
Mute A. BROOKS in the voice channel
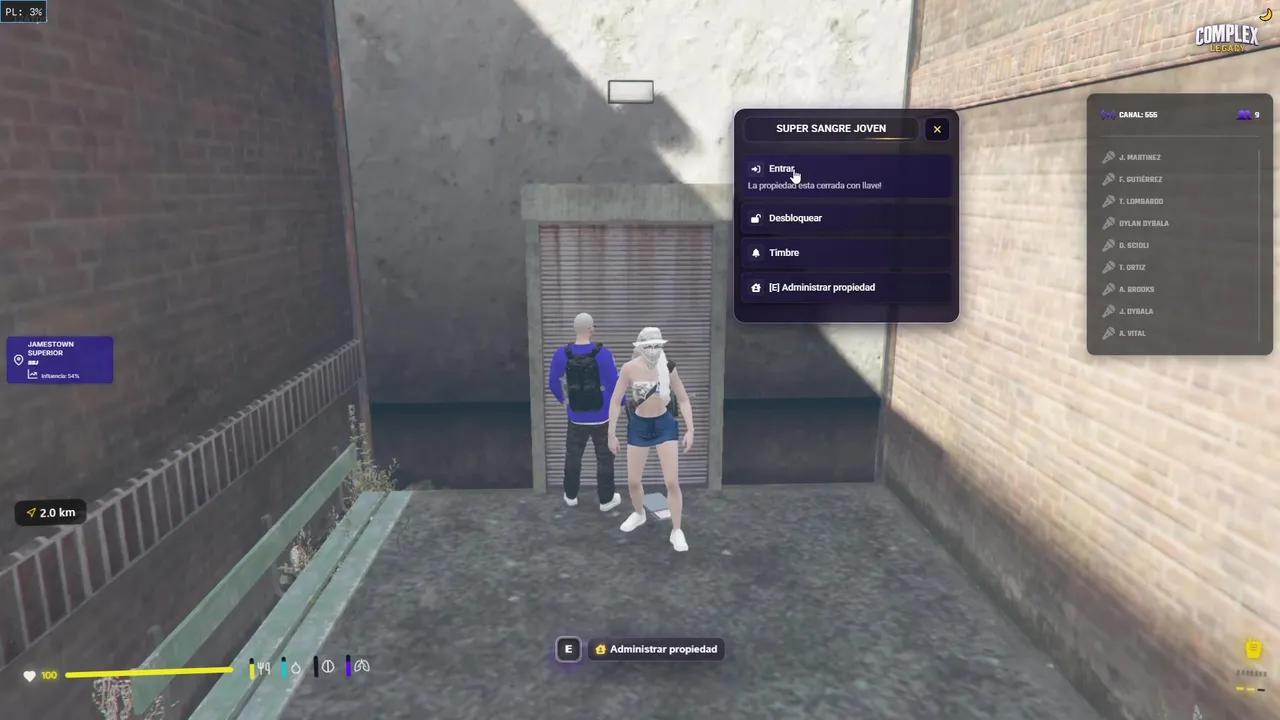pos(1108,289)
